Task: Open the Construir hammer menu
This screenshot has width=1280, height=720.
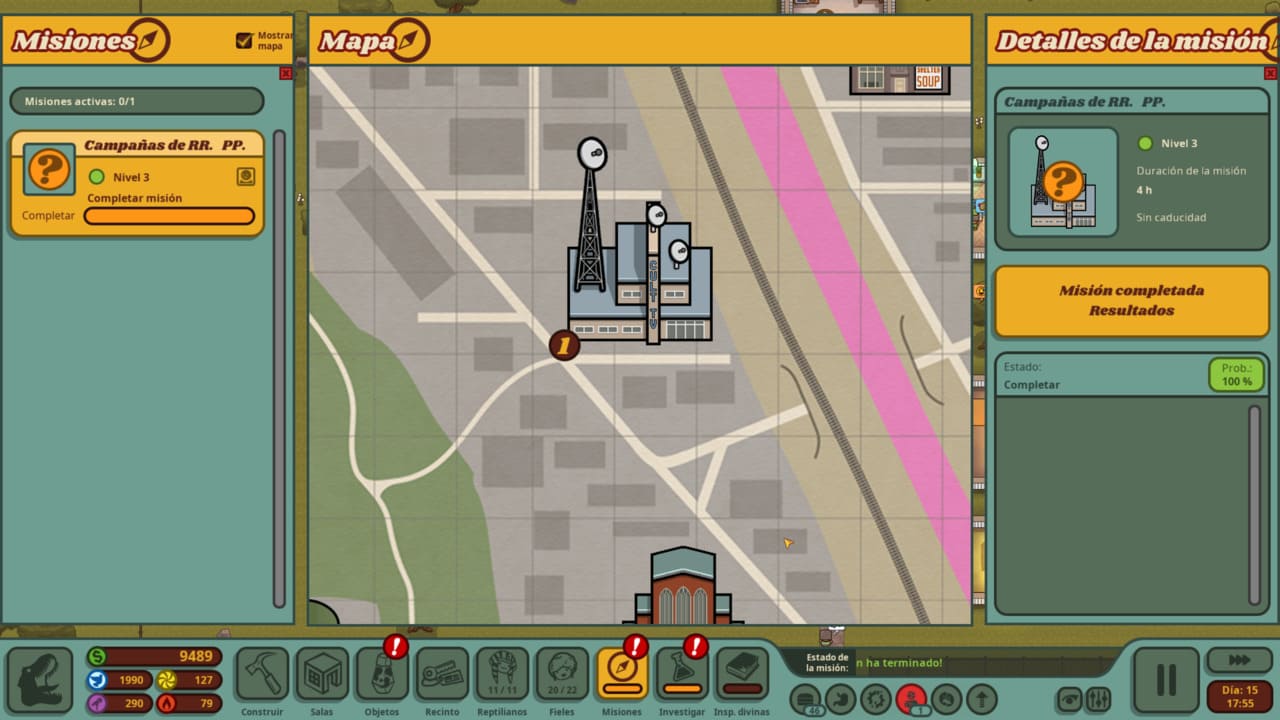Action: coord(262,674)
